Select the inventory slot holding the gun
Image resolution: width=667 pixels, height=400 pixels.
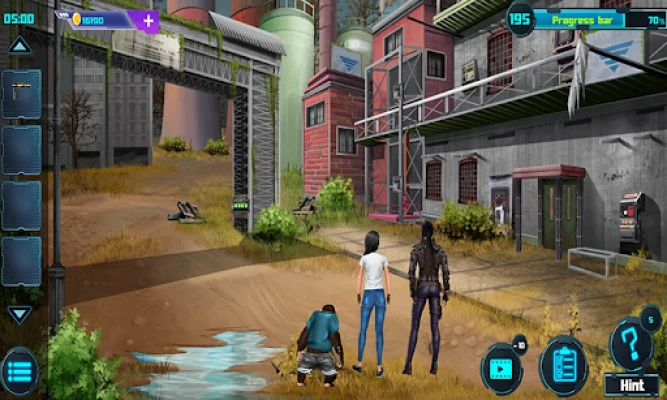21,92
